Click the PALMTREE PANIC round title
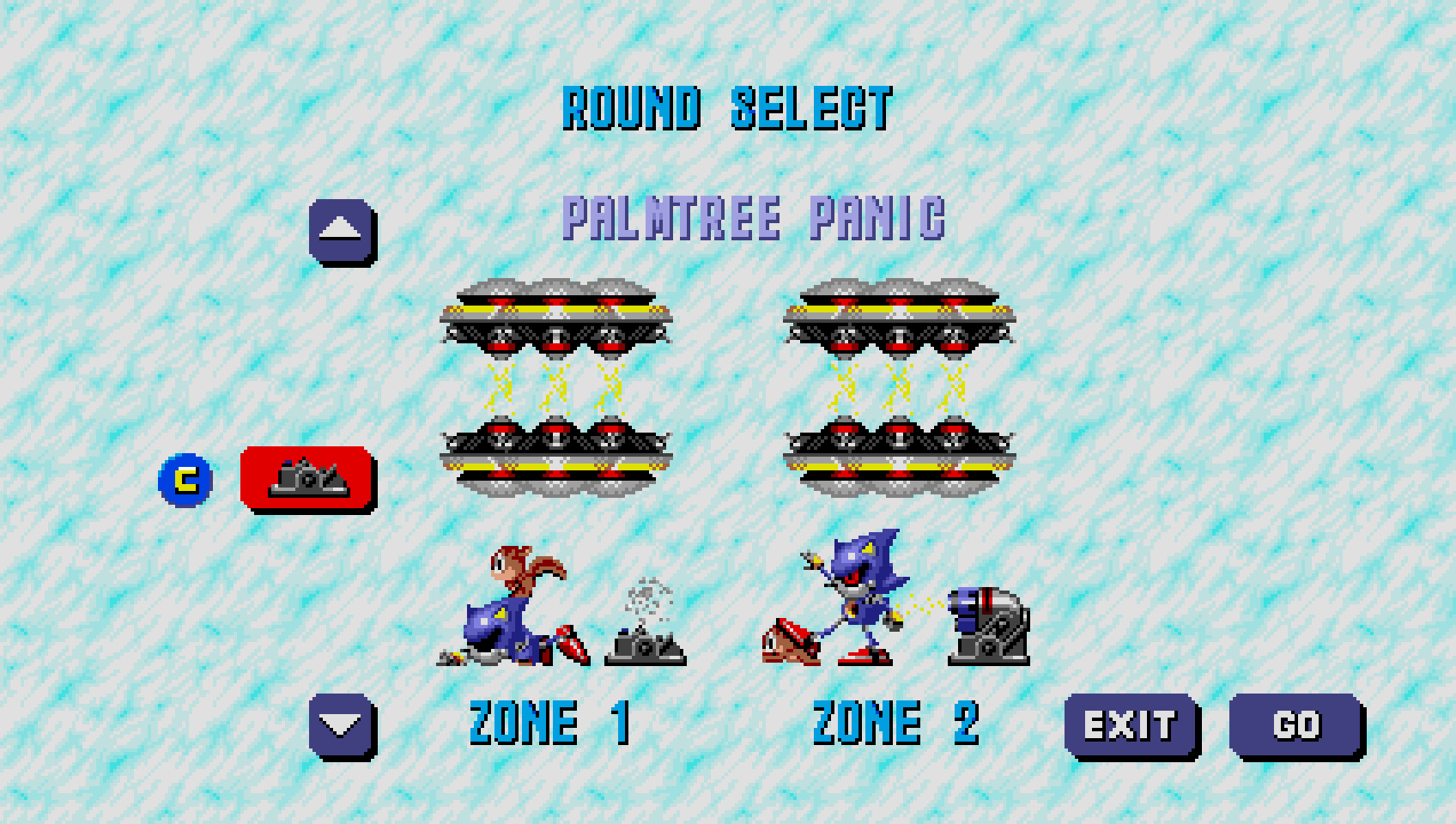 click(755, 220)
